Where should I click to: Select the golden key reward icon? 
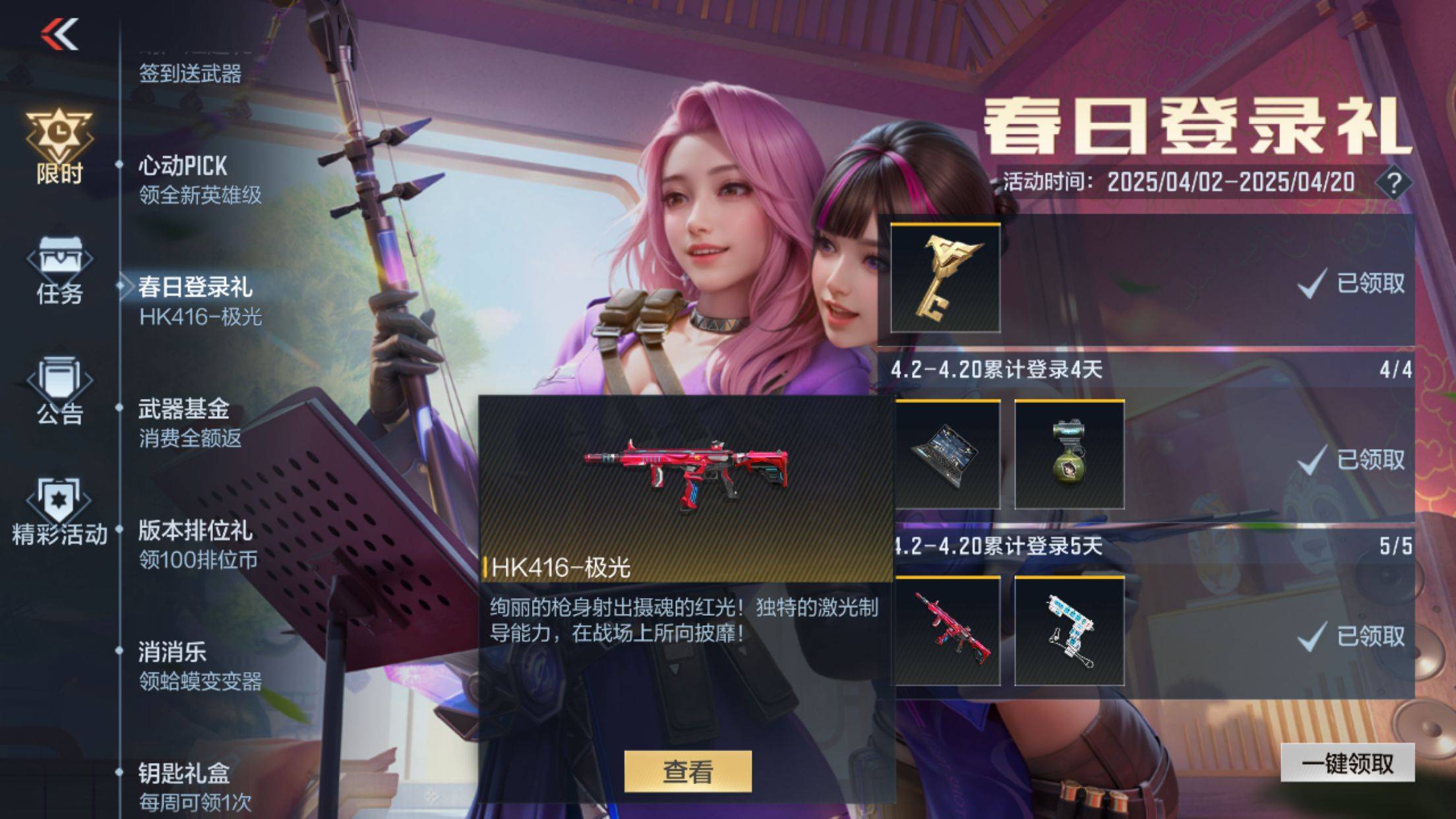pos(945,278)
